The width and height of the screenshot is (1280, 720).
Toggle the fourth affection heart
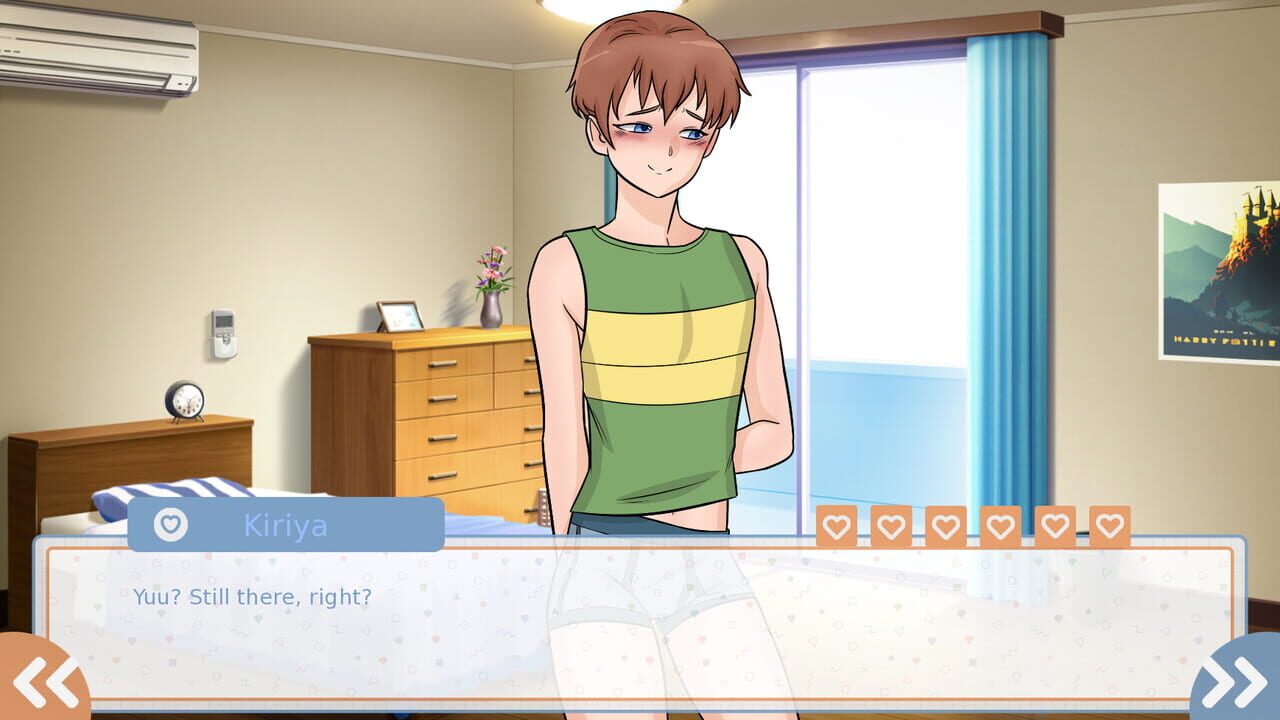(998, 525)
